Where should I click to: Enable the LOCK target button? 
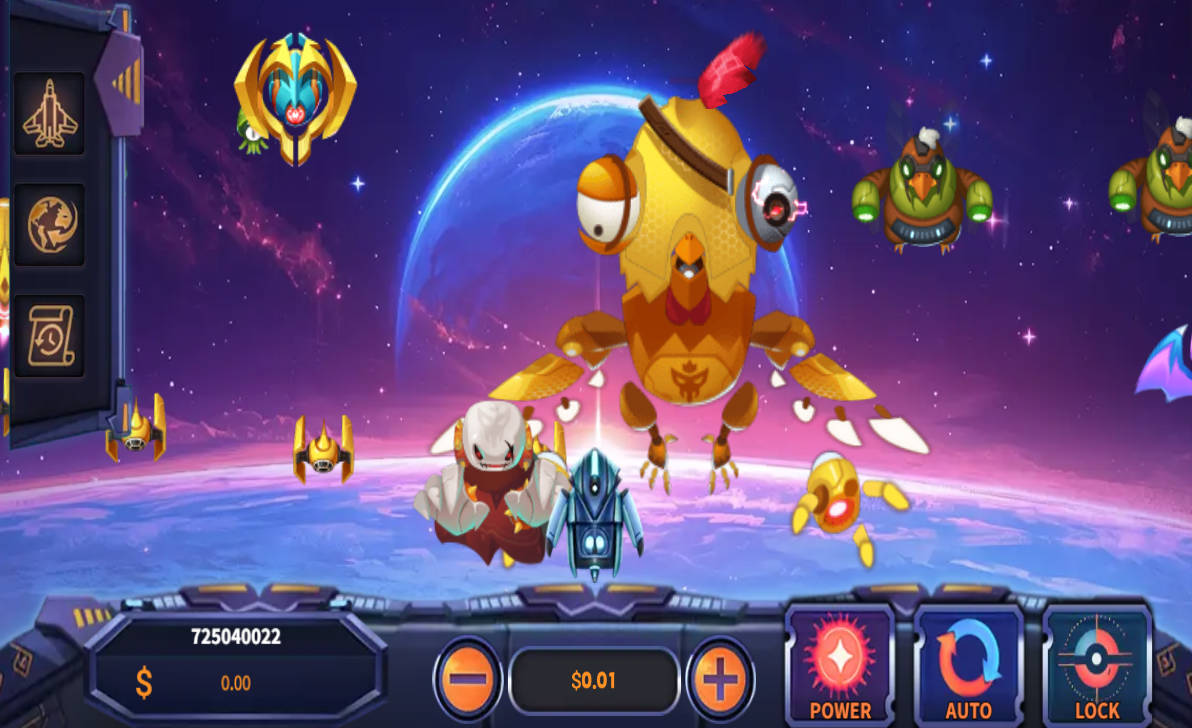[x=1097, y=665]
